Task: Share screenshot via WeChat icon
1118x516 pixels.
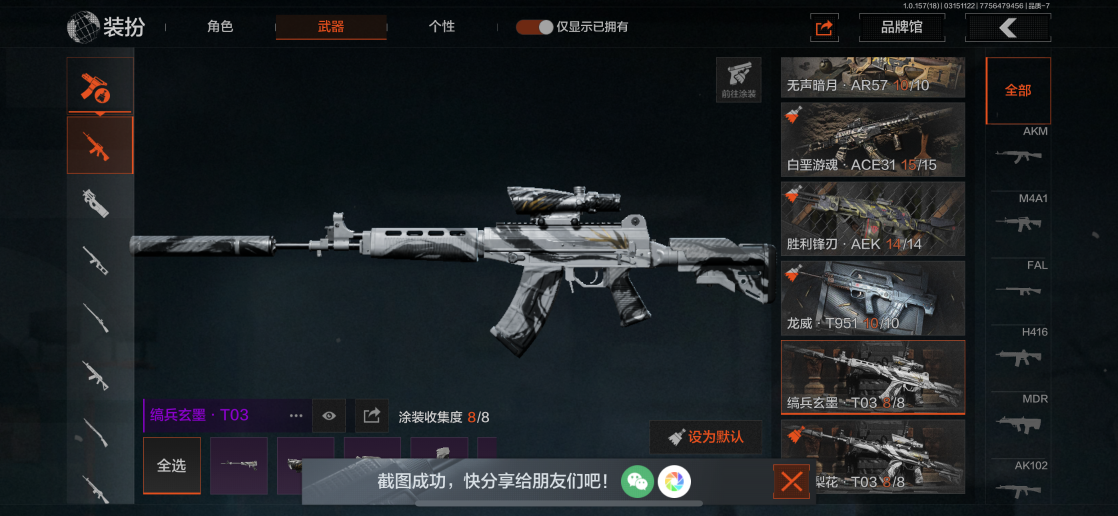Action: click(637, 482)
